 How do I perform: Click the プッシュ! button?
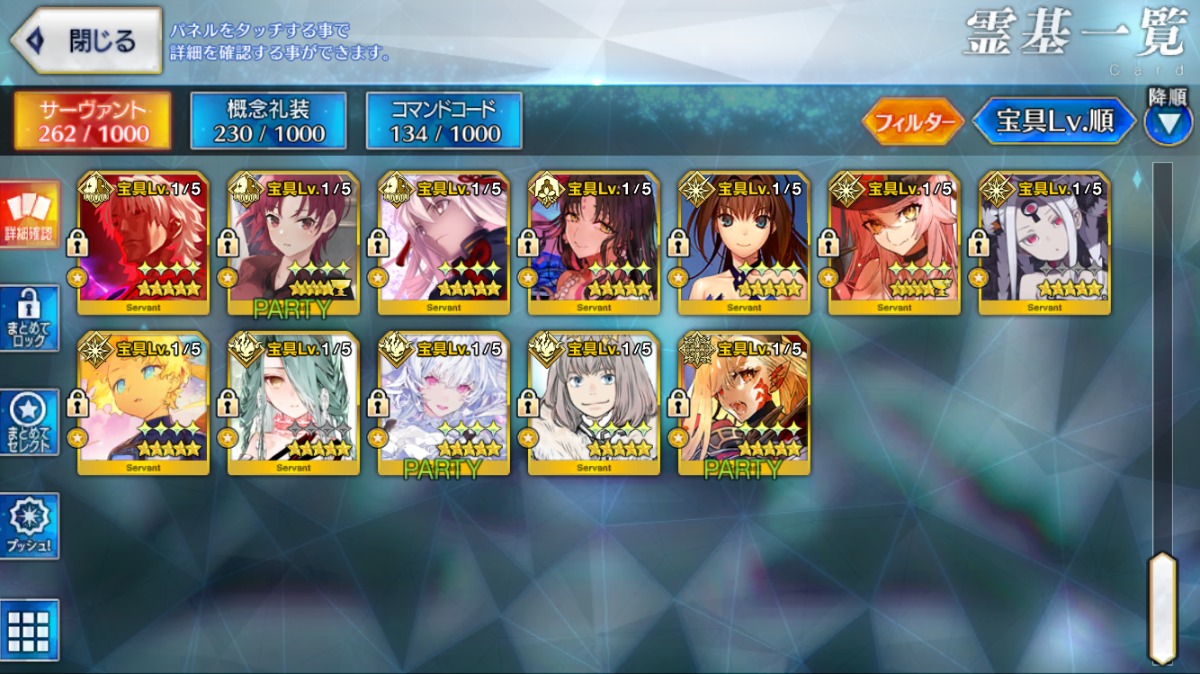coord(29,526)
